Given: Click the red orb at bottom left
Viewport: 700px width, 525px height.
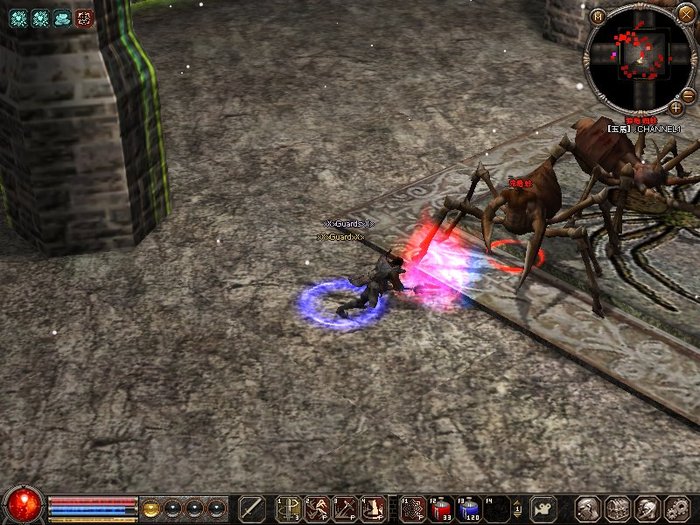Looking at the screenshot, I should 22,503.
